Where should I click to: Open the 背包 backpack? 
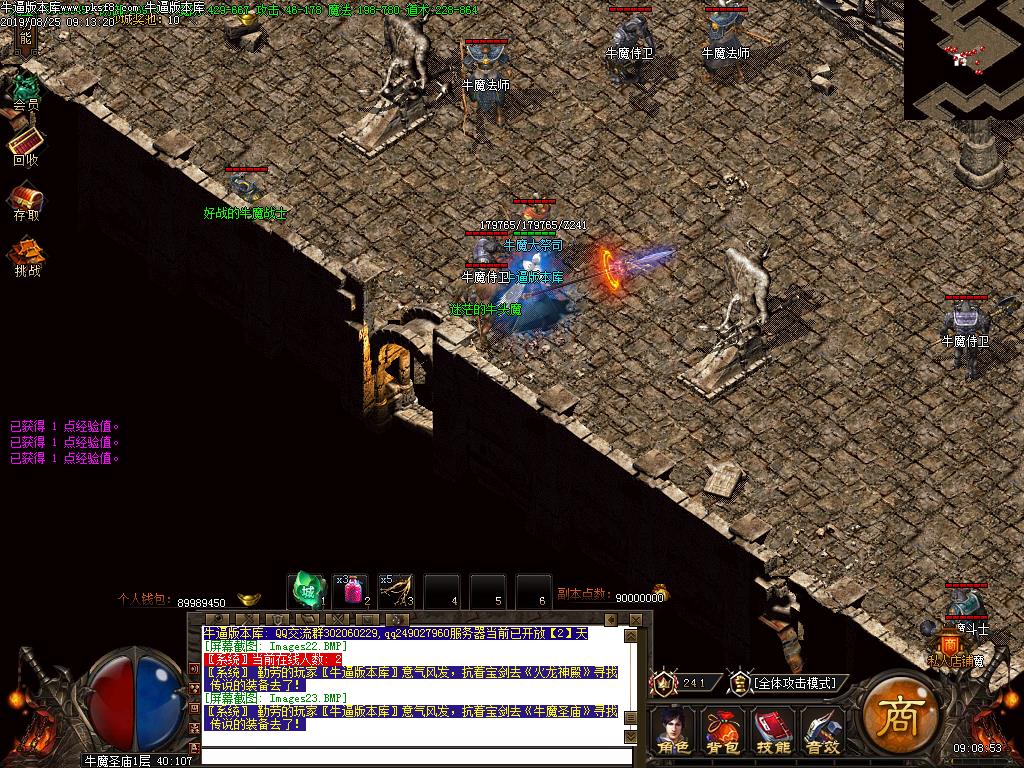723,730
